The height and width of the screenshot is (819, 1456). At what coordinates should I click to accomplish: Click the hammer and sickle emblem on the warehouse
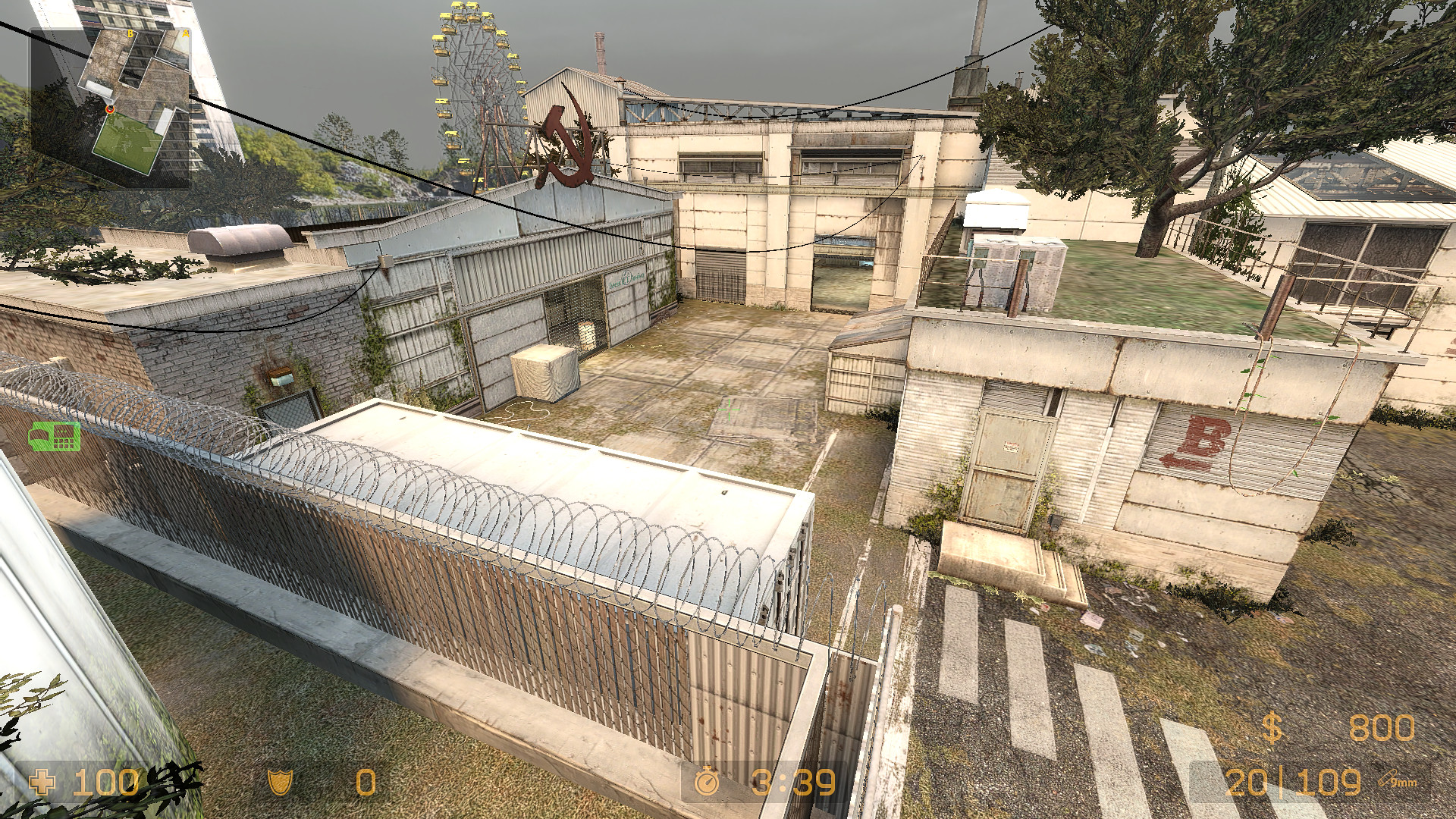pyautogui.click(x=567, y=140)
